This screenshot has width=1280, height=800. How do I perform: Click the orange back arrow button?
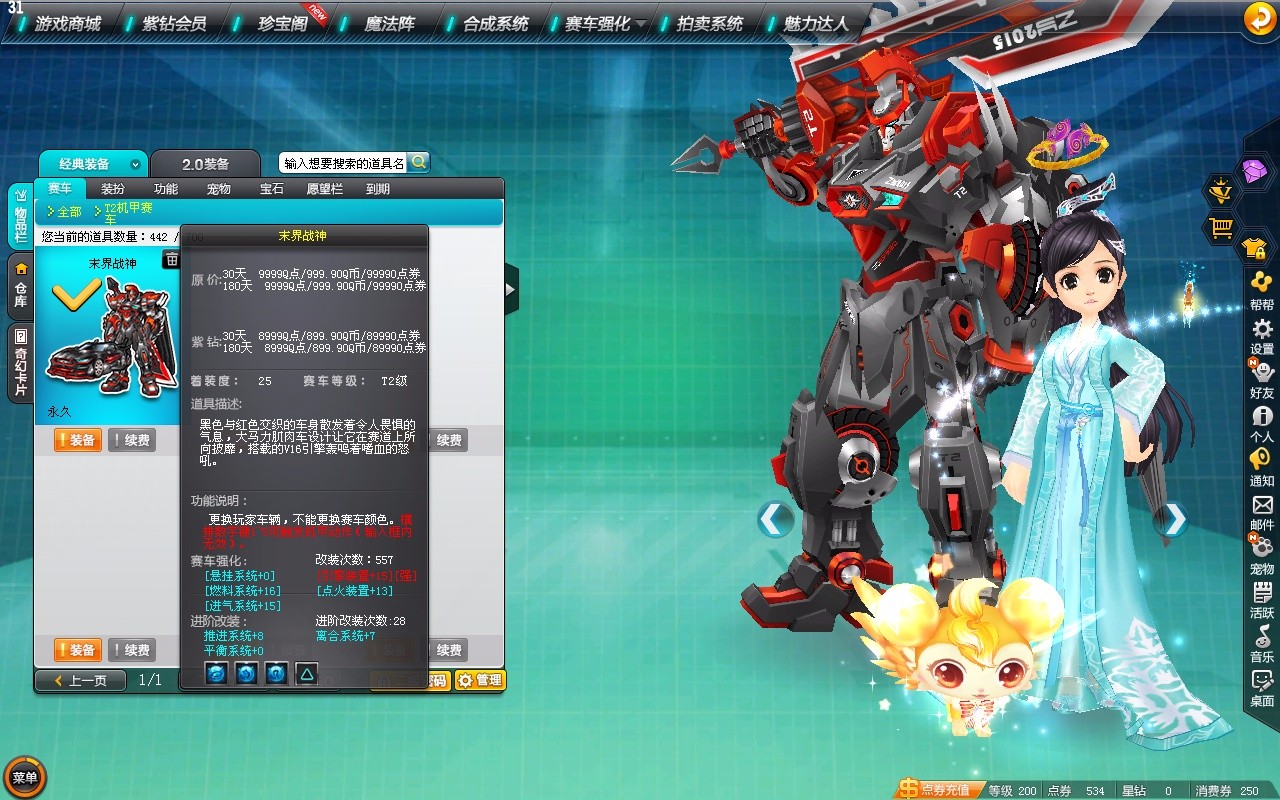1258,19
